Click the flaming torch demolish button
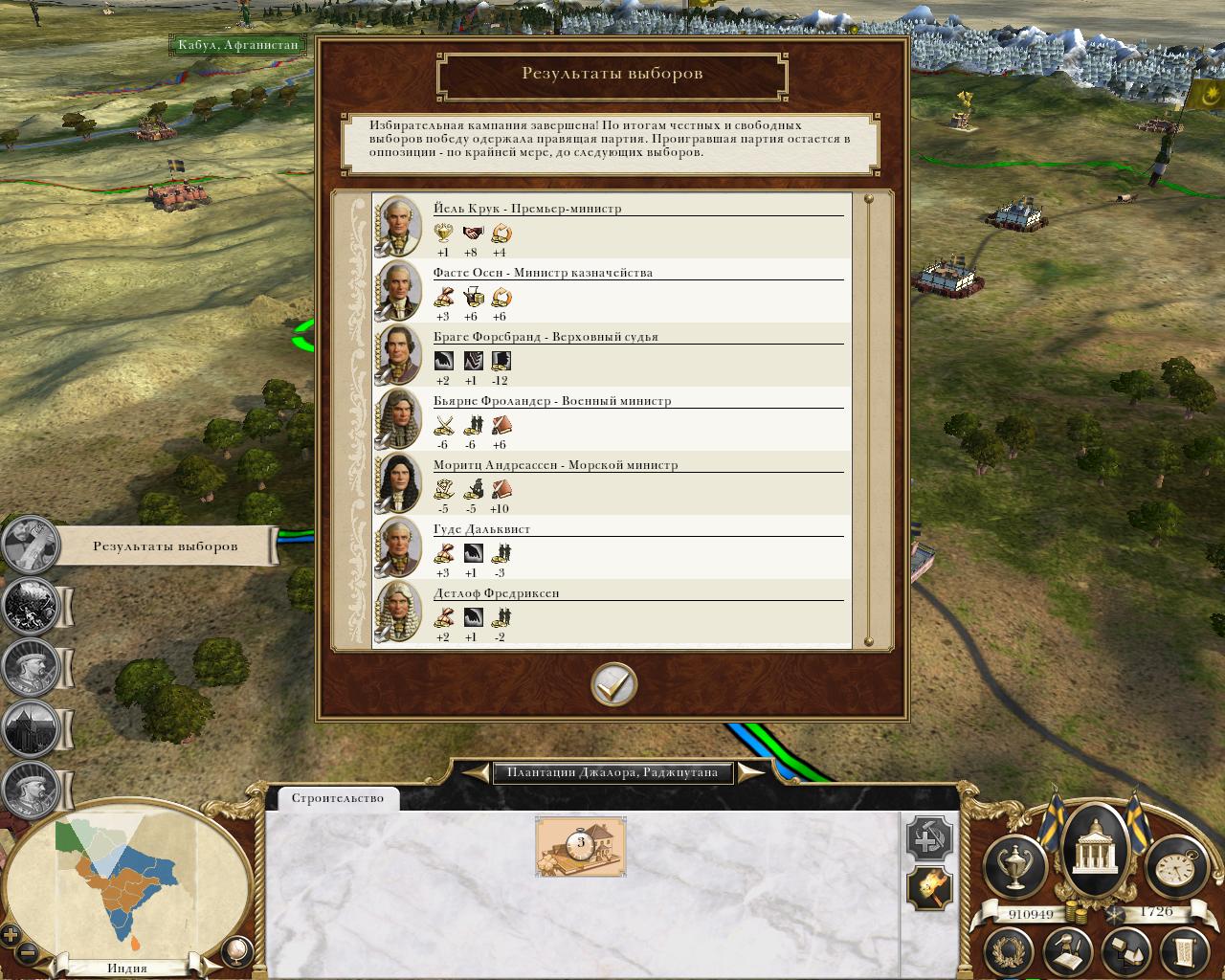The height and width of the screenshot is (980, 1225). tap(928, 889)
